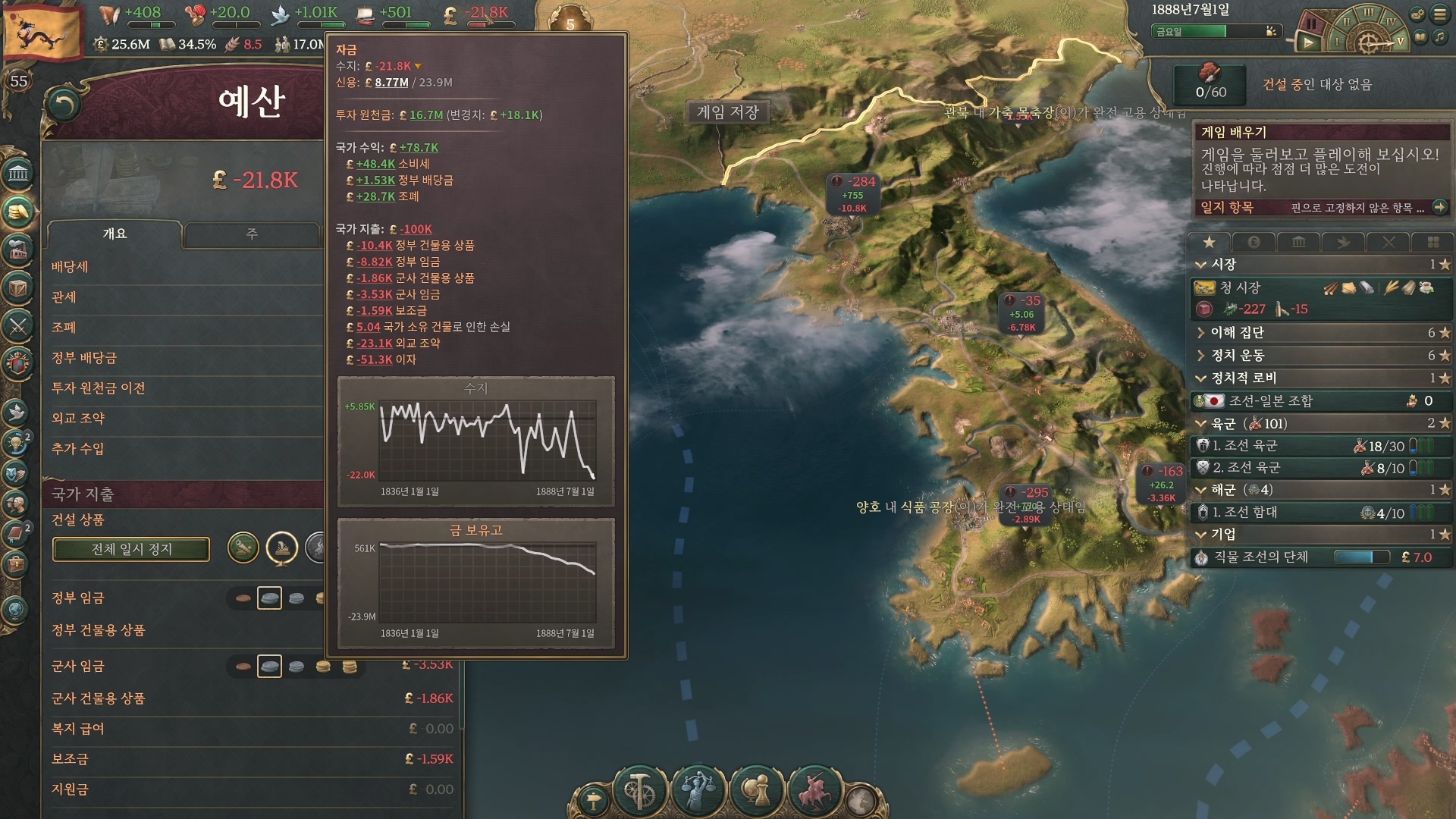Collapse the 시장 section in outliner

click(x=1201, y=265)
